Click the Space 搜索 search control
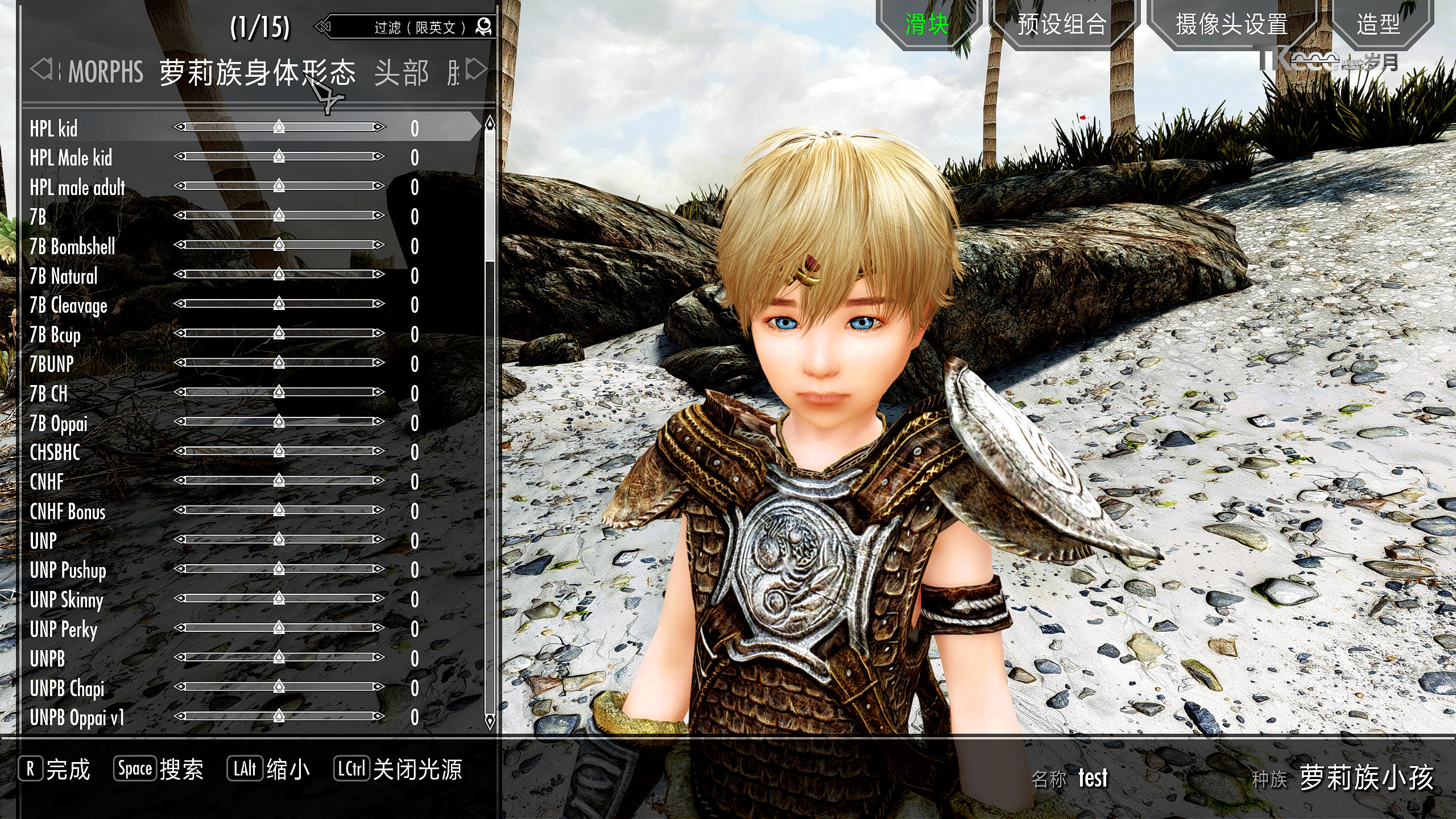 [159, 768]
